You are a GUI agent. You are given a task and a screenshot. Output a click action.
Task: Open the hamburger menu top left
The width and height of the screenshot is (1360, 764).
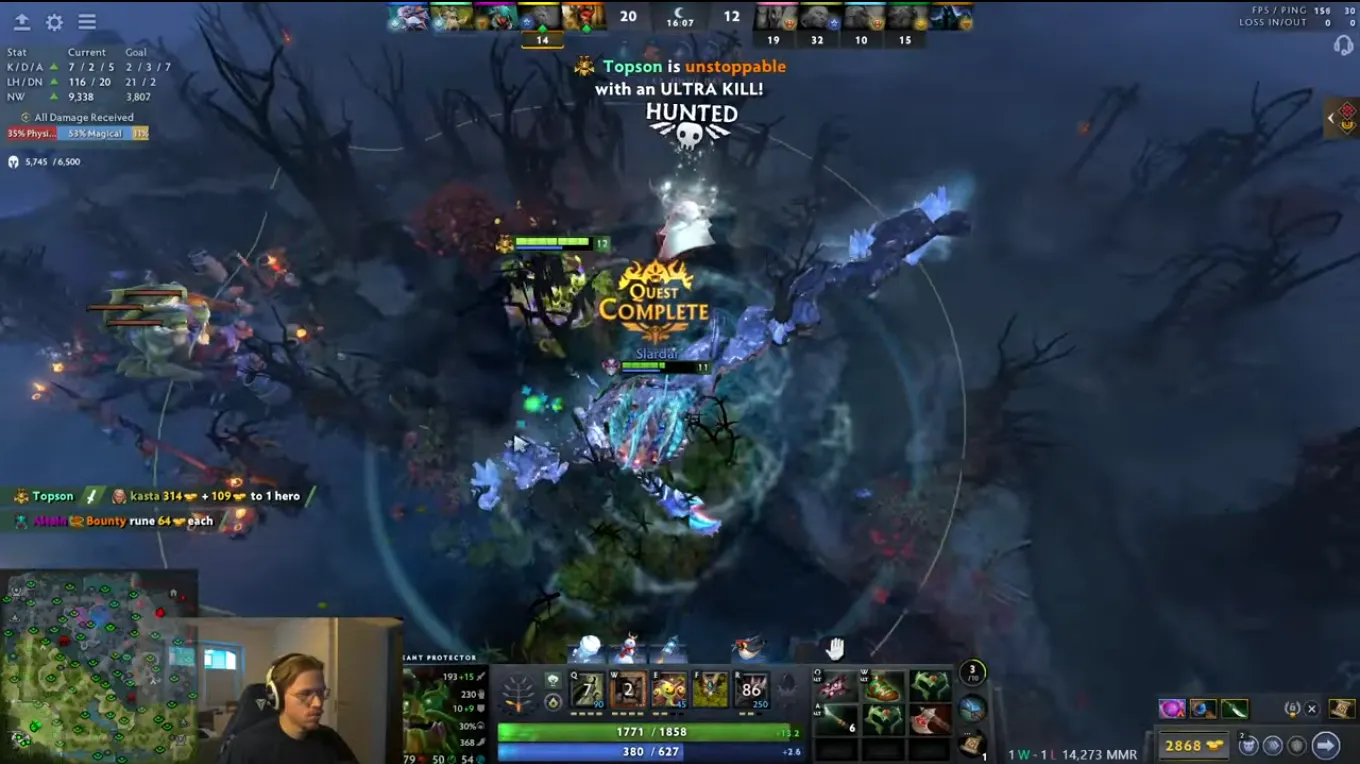pos(87,21)
